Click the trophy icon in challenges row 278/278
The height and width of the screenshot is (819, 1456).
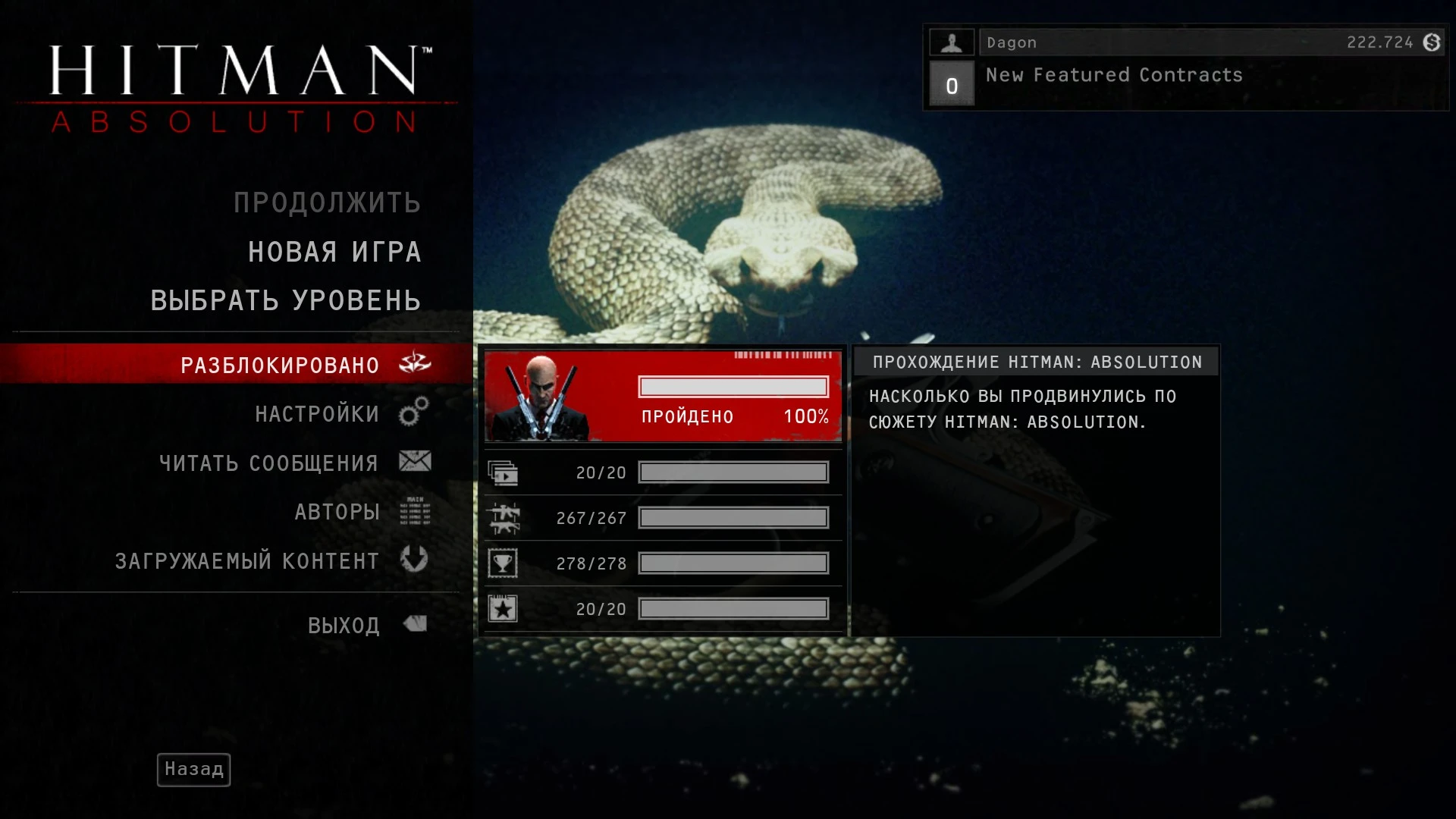502,563
